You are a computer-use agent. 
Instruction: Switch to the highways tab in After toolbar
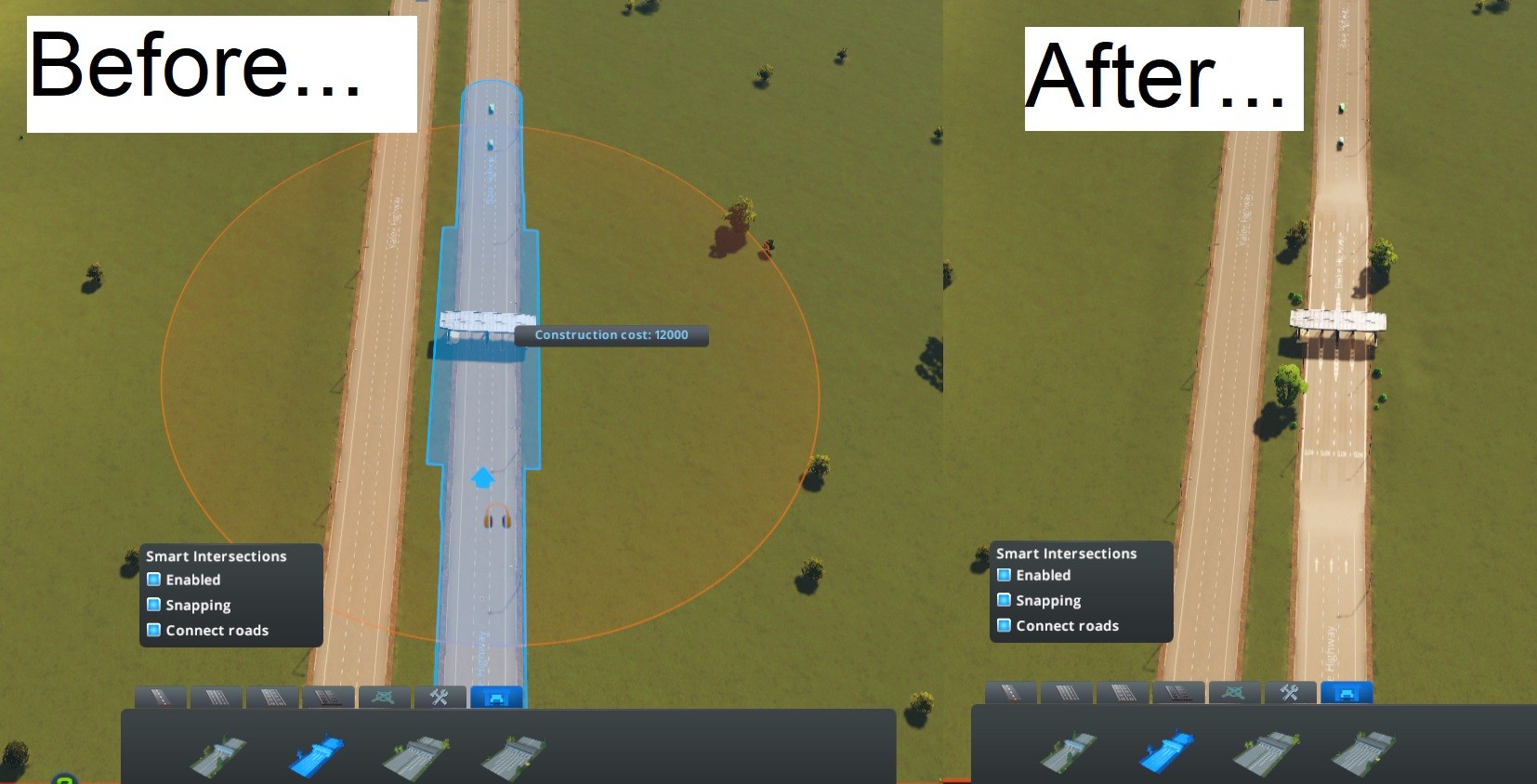1178,692
